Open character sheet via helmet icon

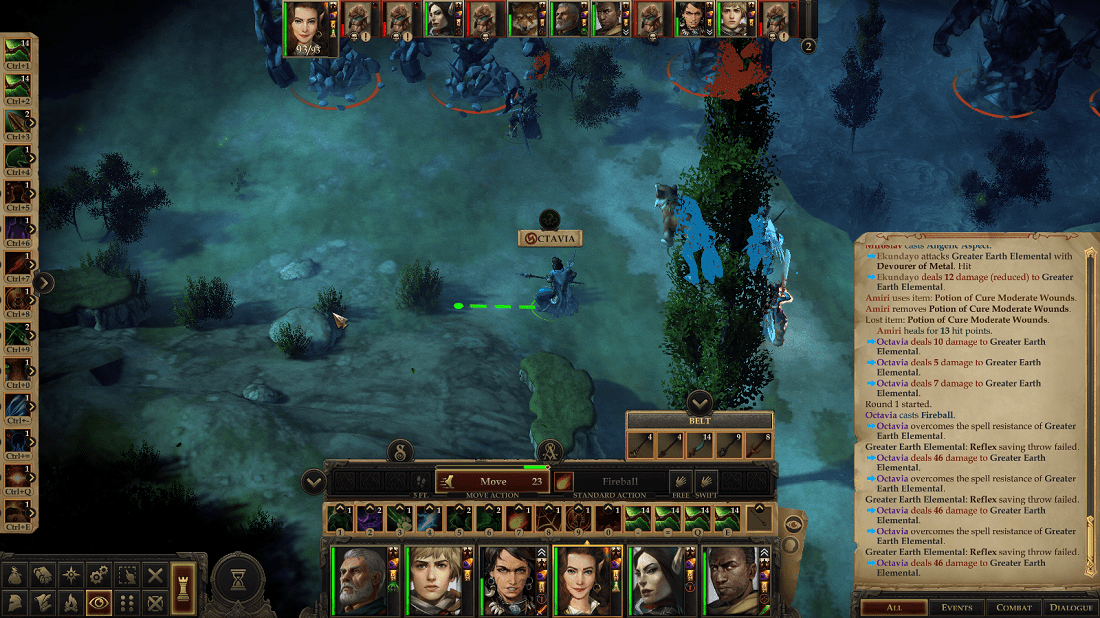[x=16, y=603]
